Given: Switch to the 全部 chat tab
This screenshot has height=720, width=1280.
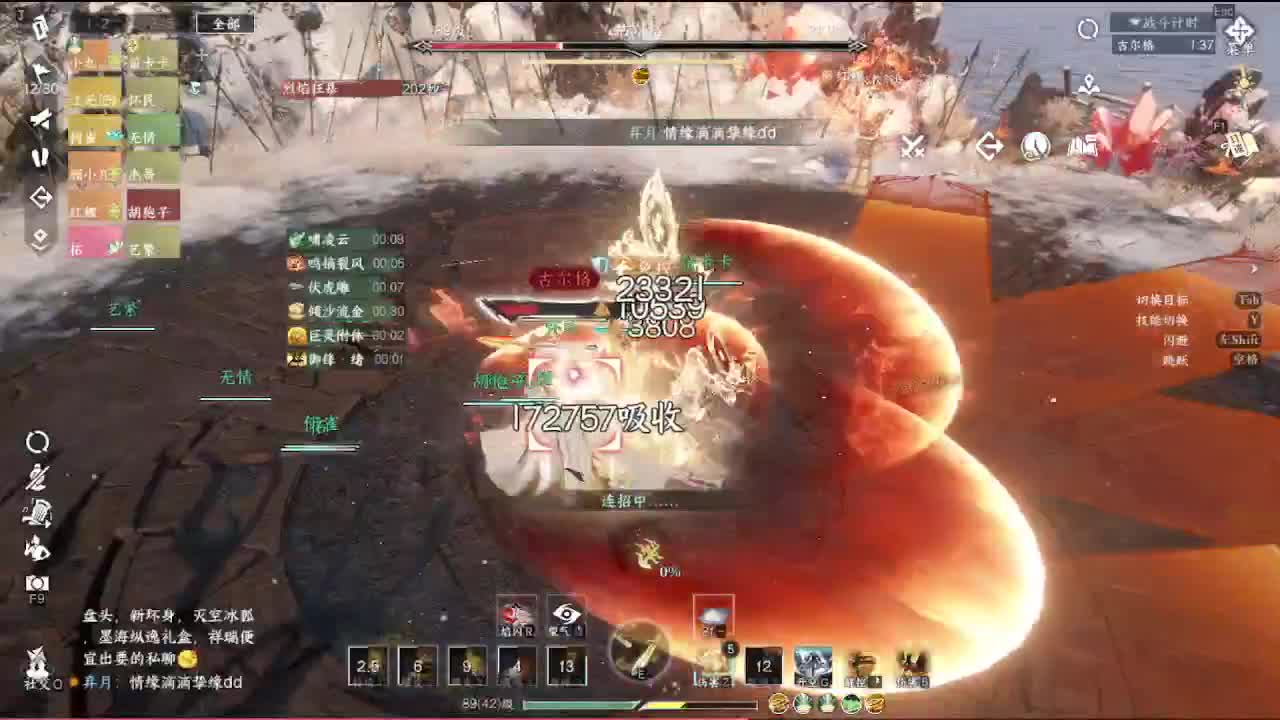Looking at the screenshot, I should point(225,24).
